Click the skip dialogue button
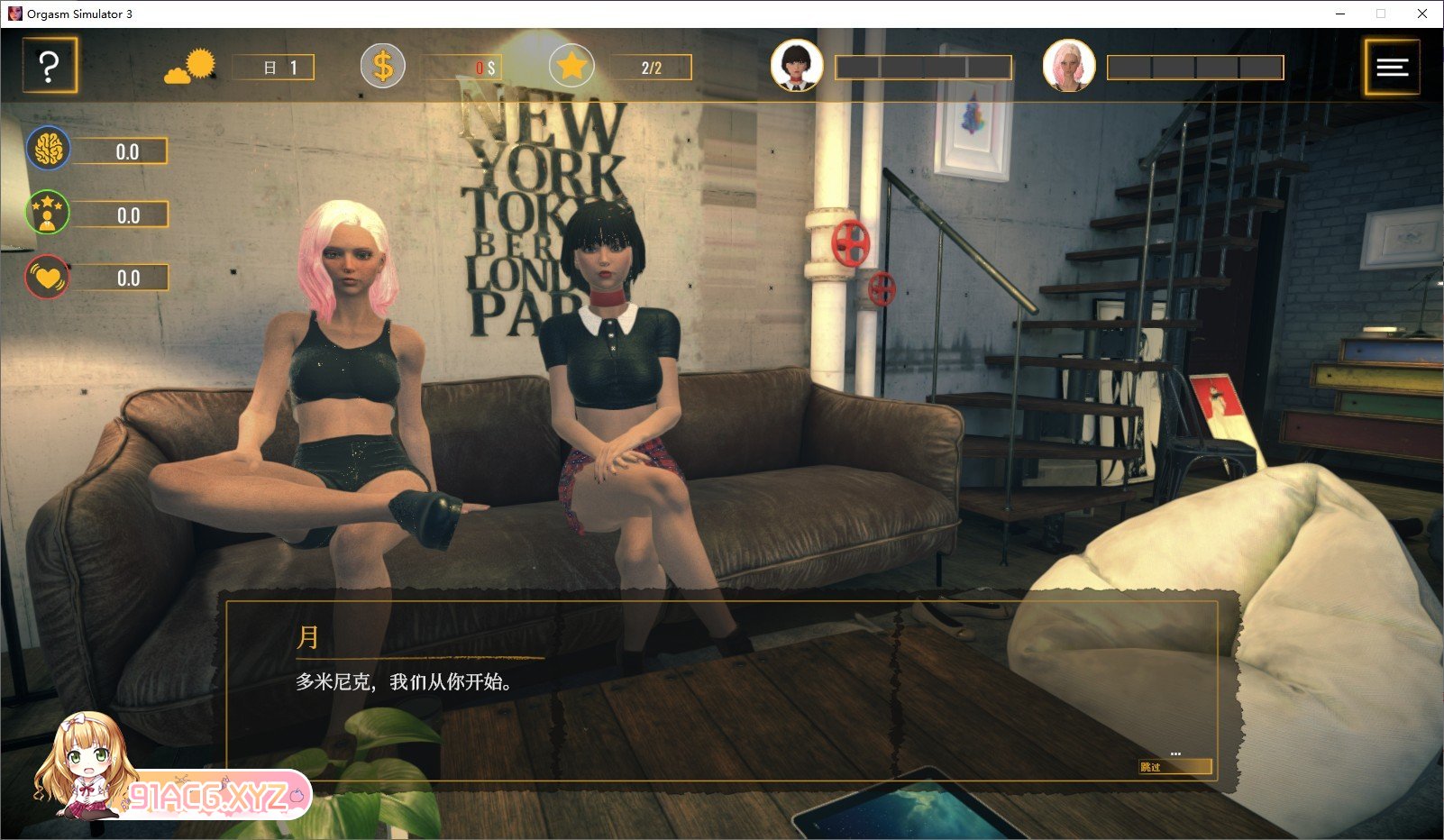 pyautogui.click(x=1174, y=767)
